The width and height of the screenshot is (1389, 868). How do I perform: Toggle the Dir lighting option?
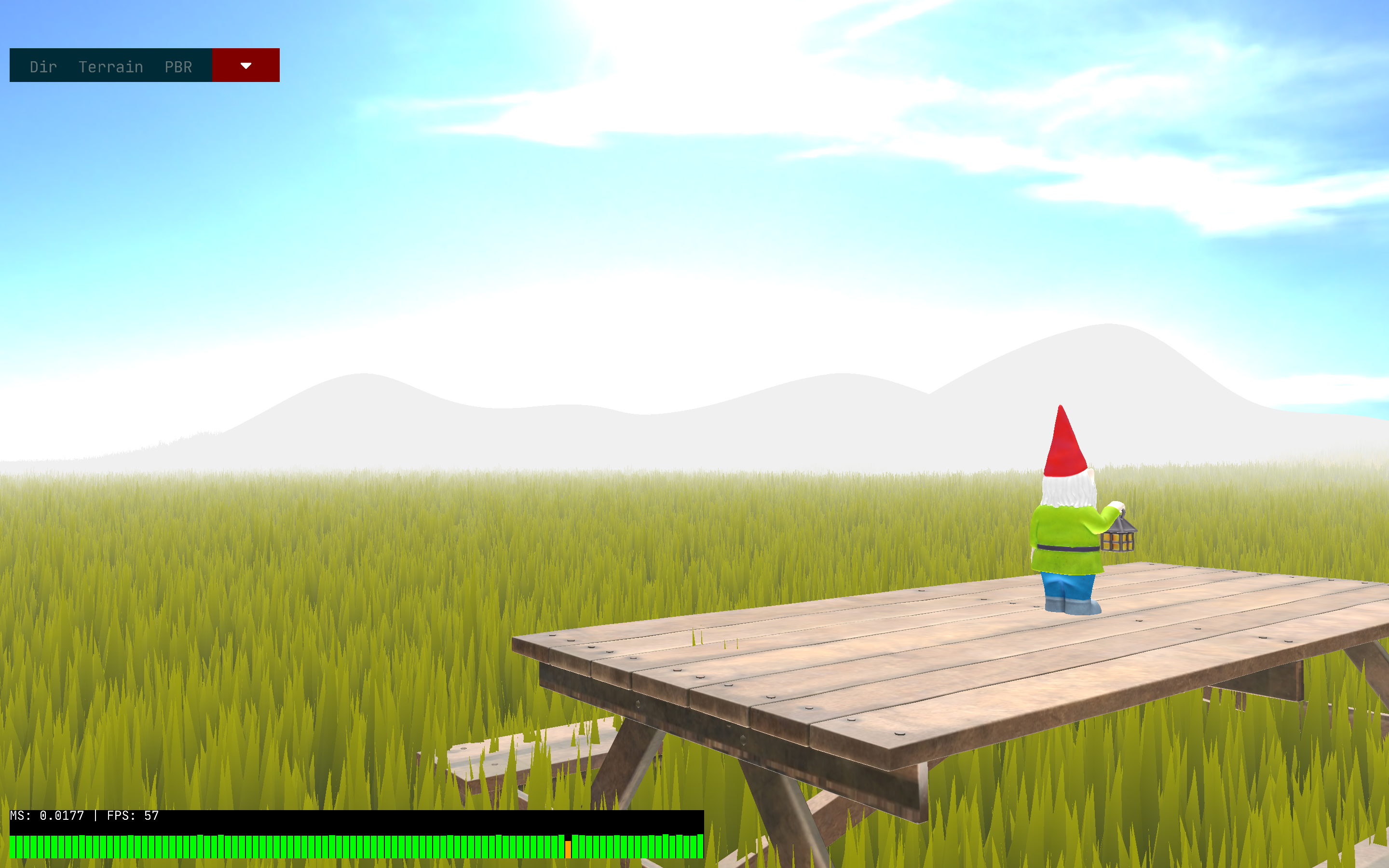coord(42,66)
